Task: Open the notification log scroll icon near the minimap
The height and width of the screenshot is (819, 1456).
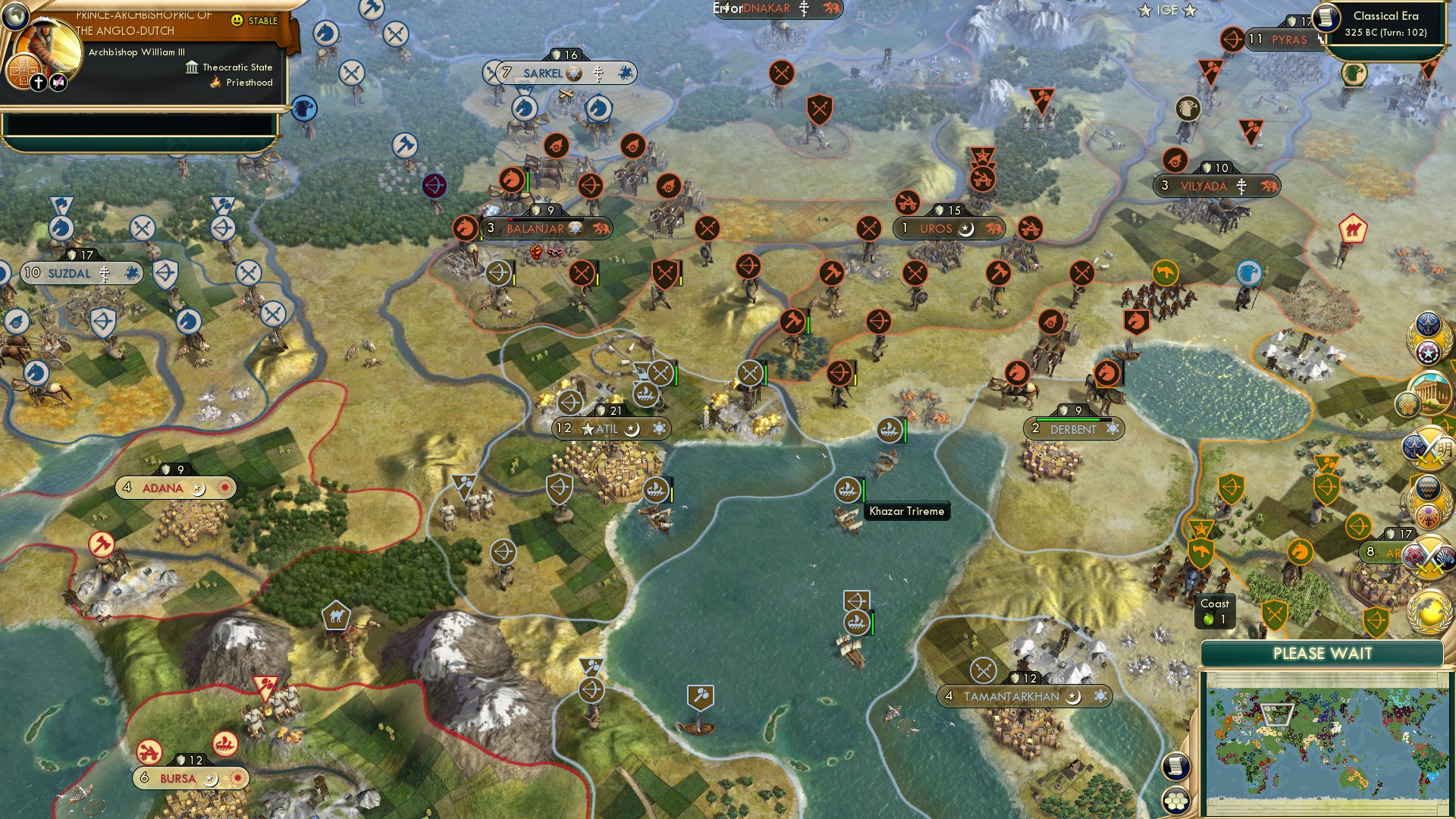Action: coord(1175,767)
